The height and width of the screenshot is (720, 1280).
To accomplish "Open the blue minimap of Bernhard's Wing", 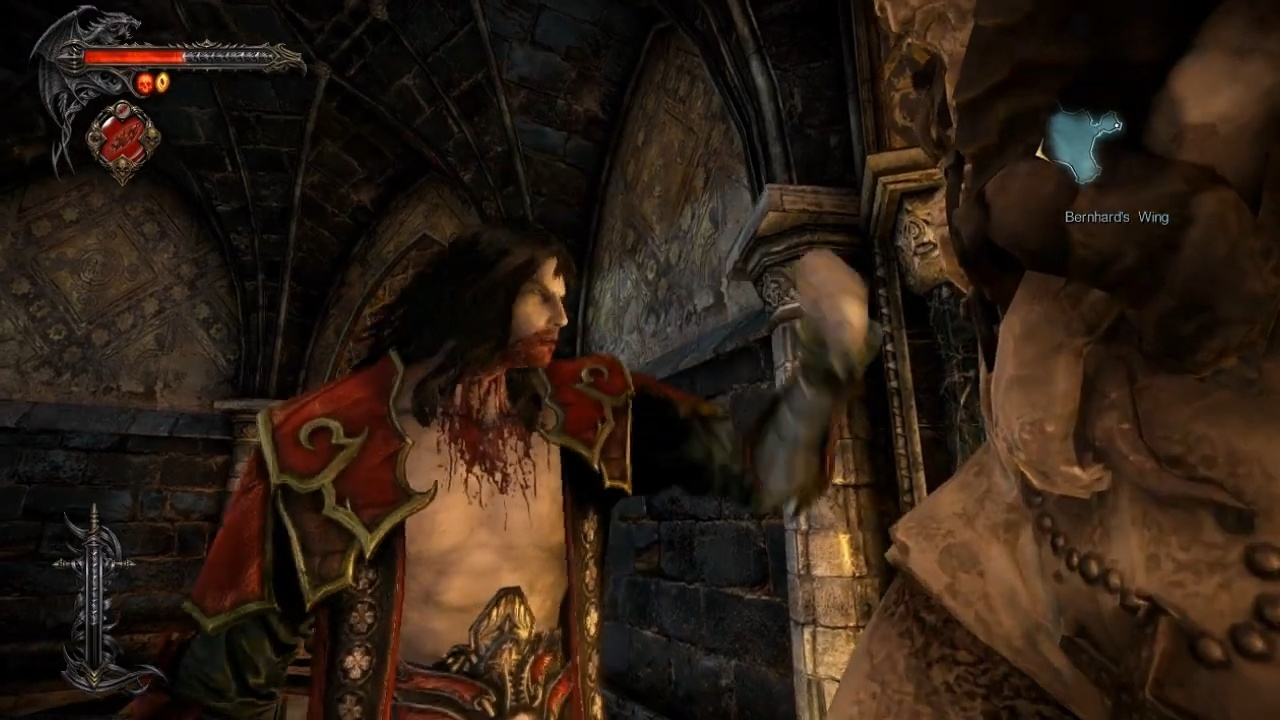I will (1083, 146).
